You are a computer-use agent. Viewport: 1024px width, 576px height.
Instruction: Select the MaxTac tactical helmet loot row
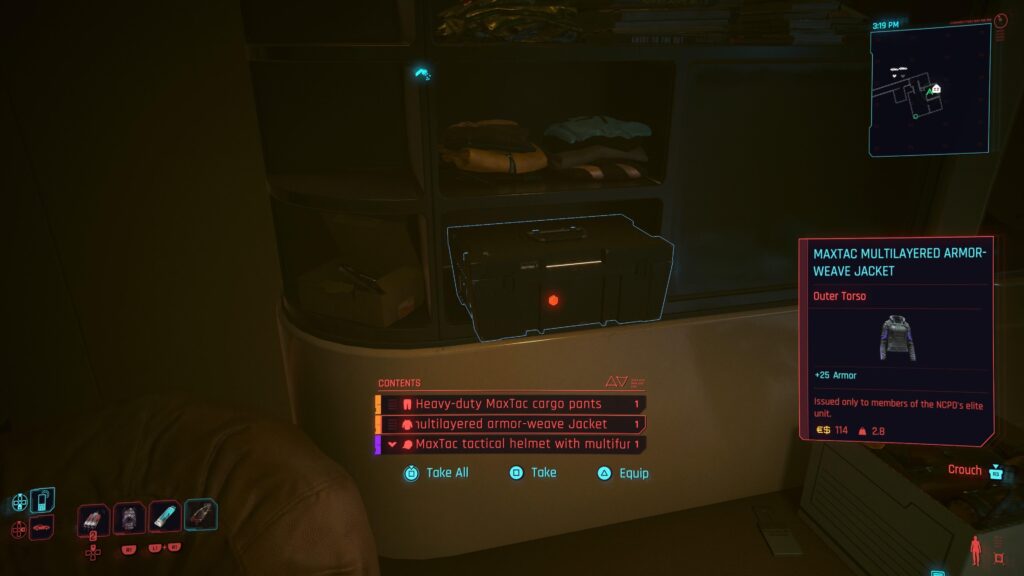510,444
